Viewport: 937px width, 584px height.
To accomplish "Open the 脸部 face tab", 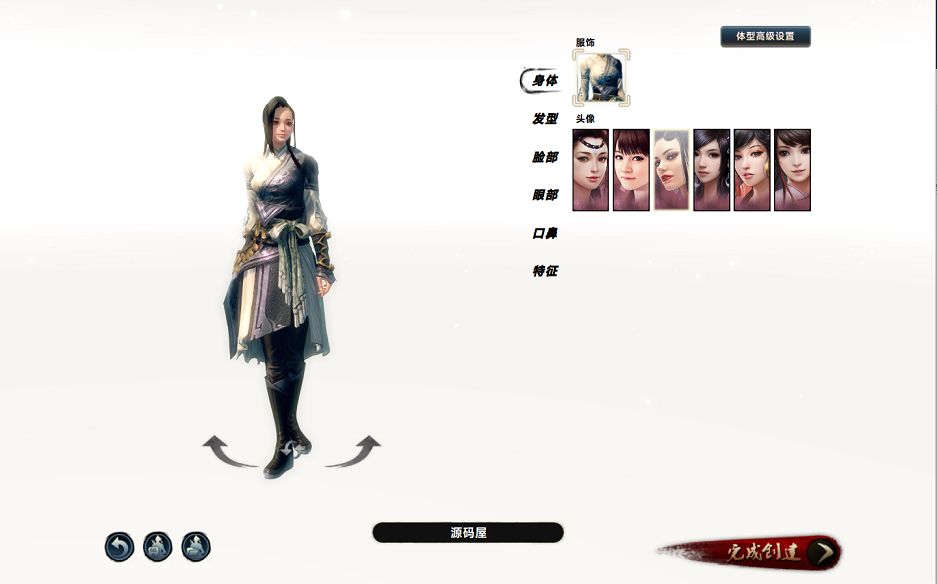I will click(x=545, y=157).
